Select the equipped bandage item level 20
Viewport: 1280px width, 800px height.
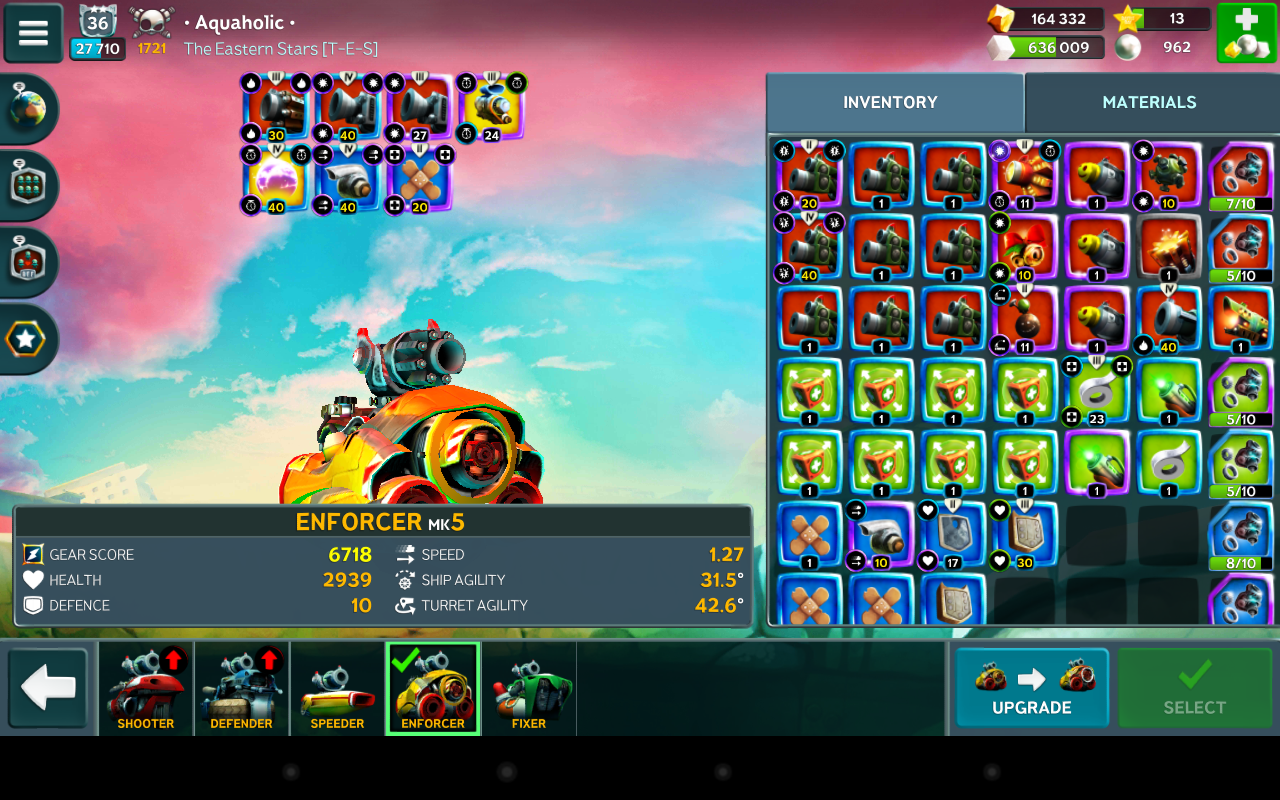[x=421, y=180]
